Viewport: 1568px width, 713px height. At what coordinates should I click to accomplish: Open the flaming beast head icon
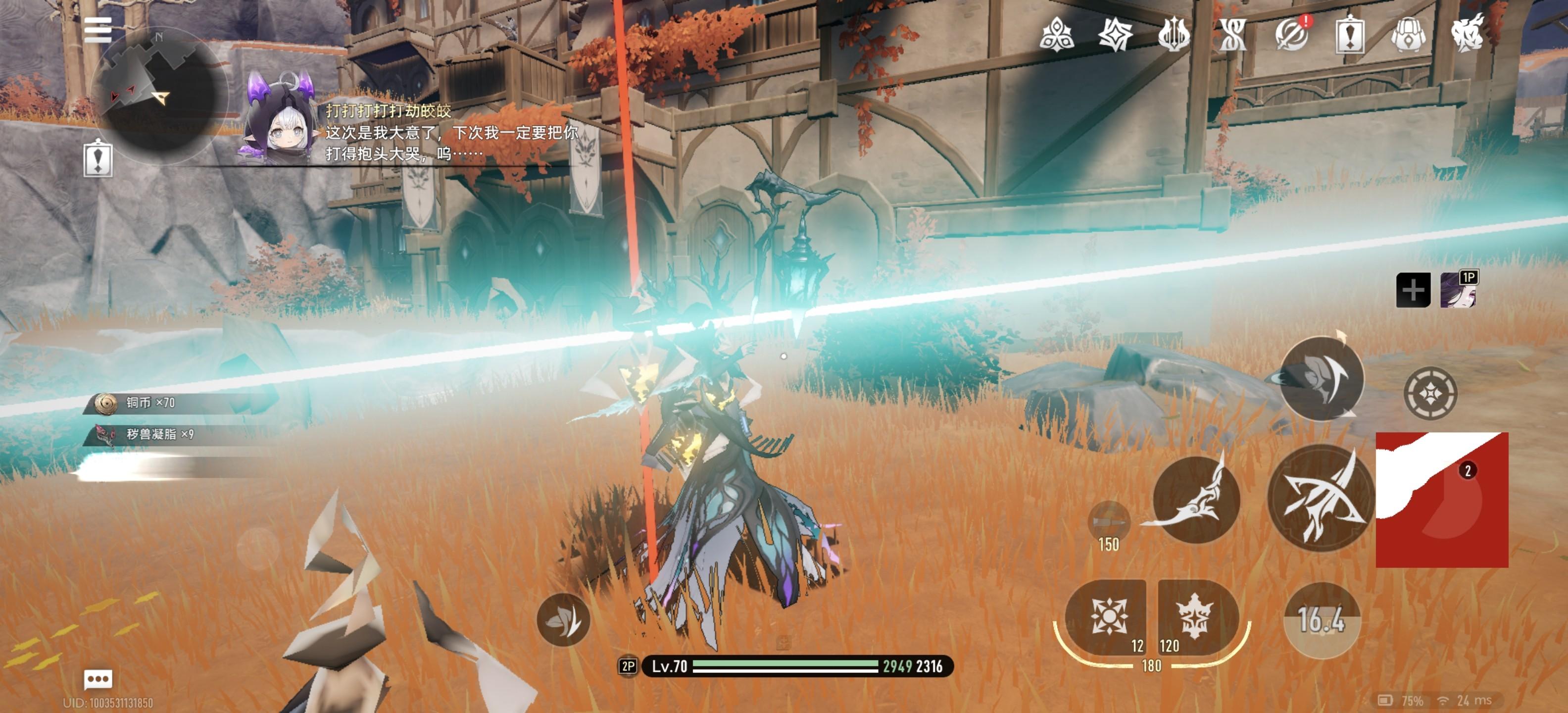1468,35
